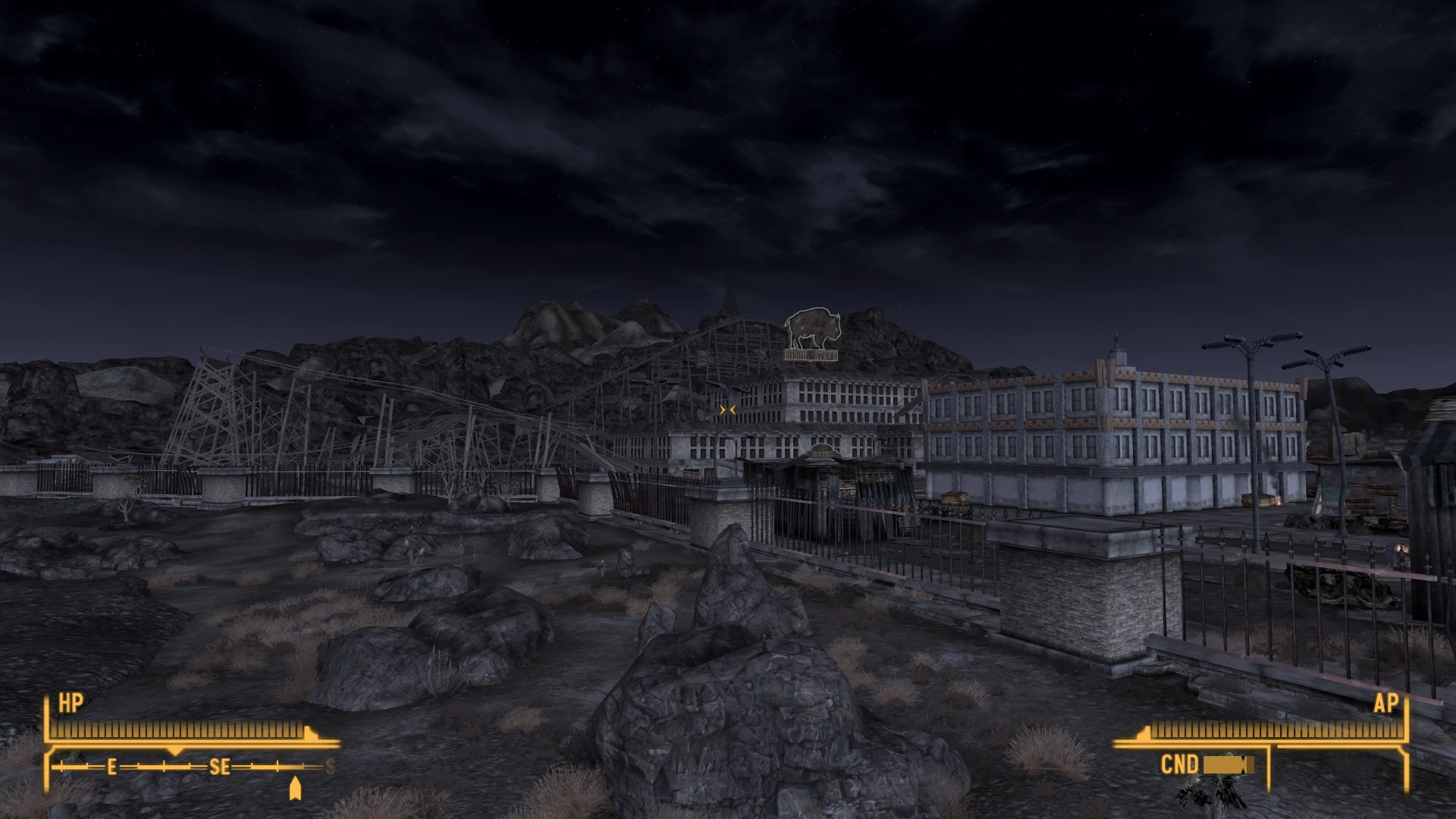Click the E direction marker on the compass

tap(111, 766)
